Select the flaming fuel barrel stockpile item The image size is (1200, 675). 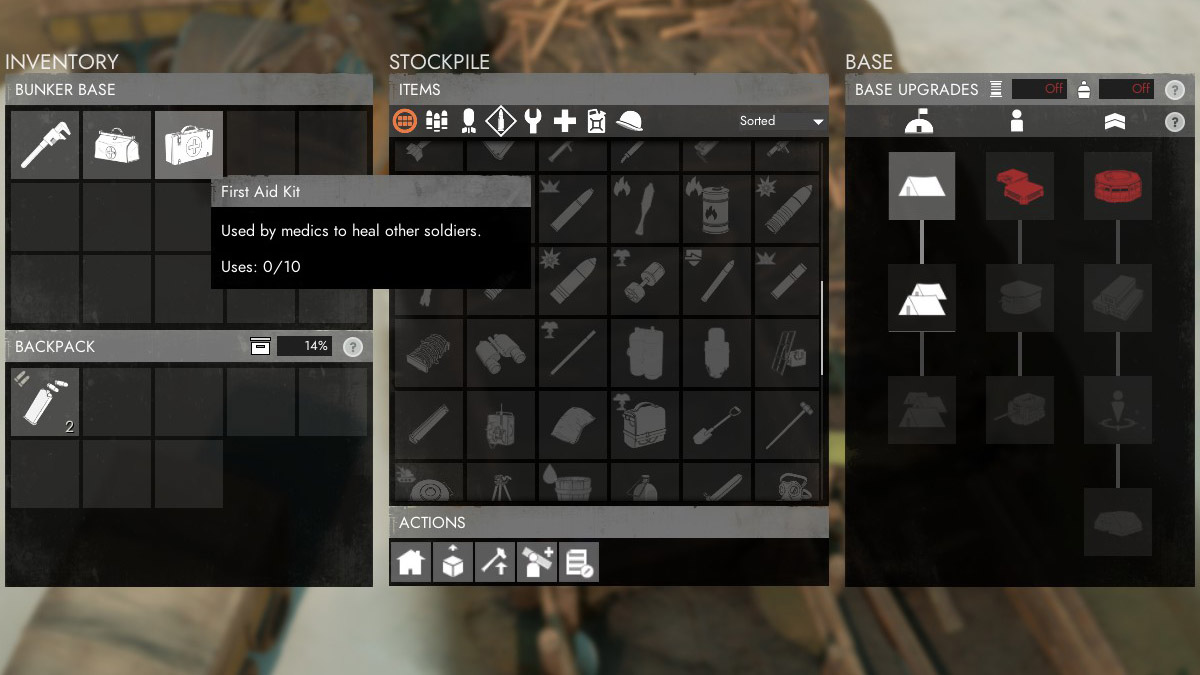(717, 209)
